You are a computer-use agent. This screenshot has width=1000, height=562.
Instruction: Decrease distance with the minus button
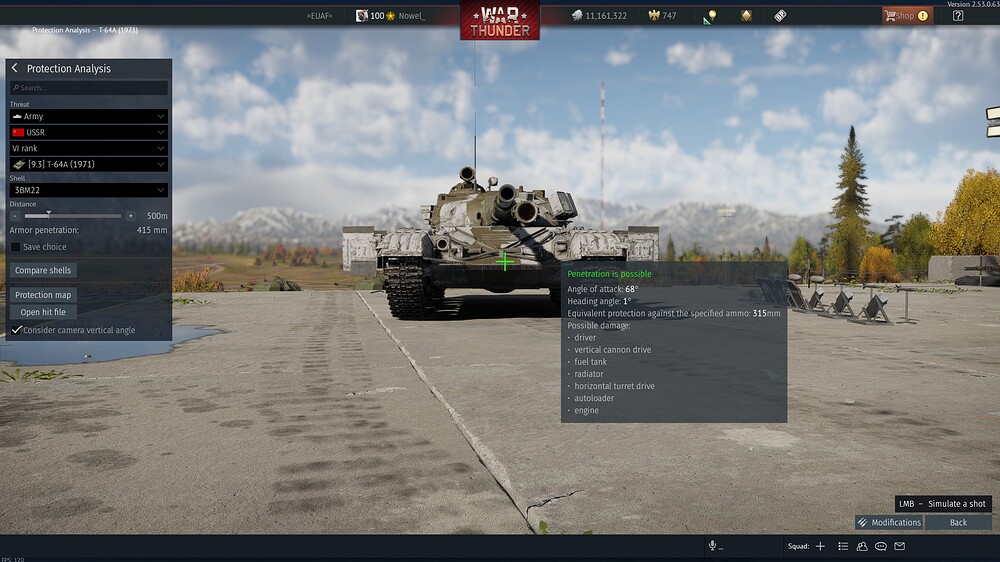16,215
